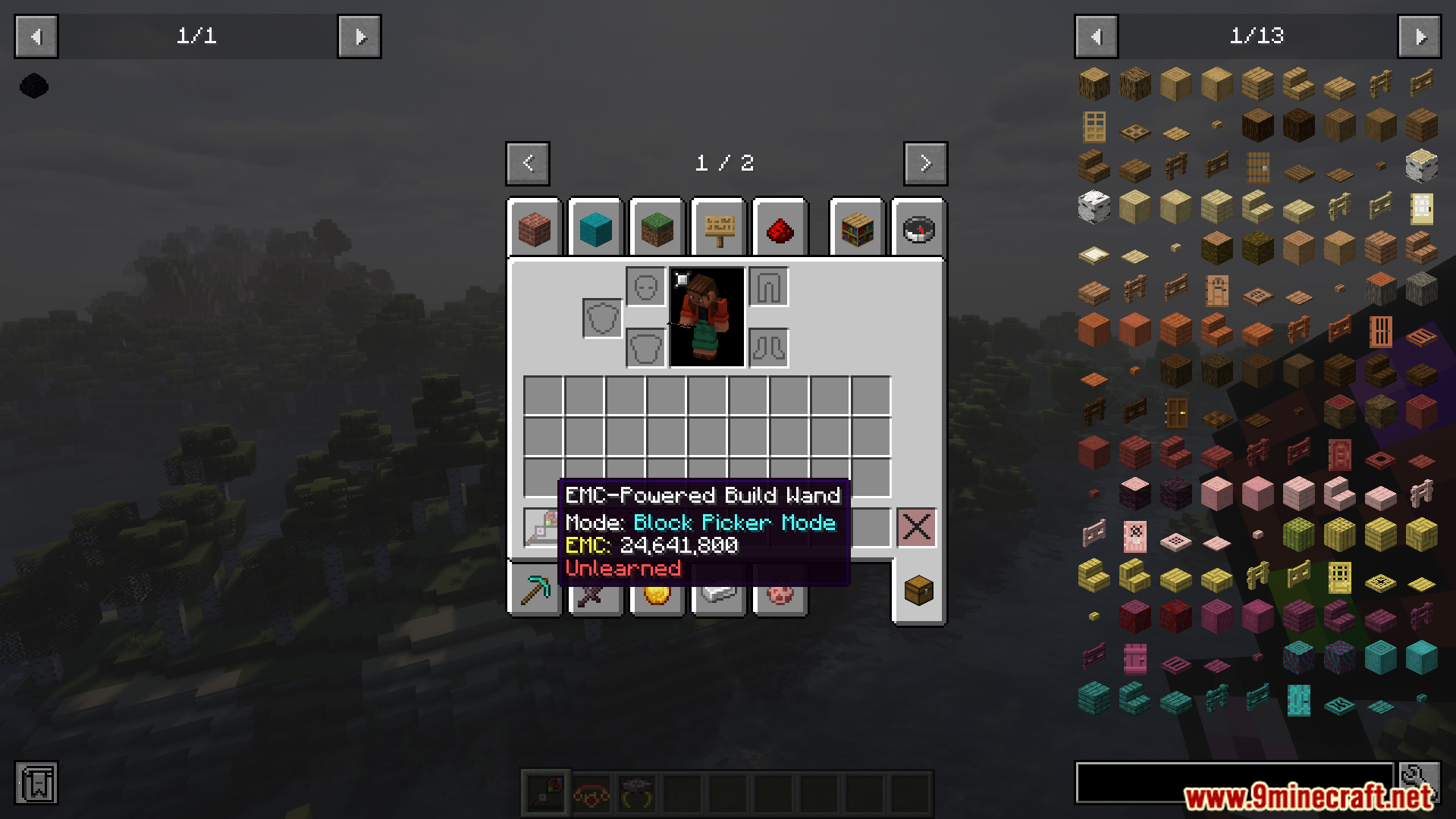Advance item list to next page
Viewport: 1456px width, 819px height.
click(x=1420, y=36)
